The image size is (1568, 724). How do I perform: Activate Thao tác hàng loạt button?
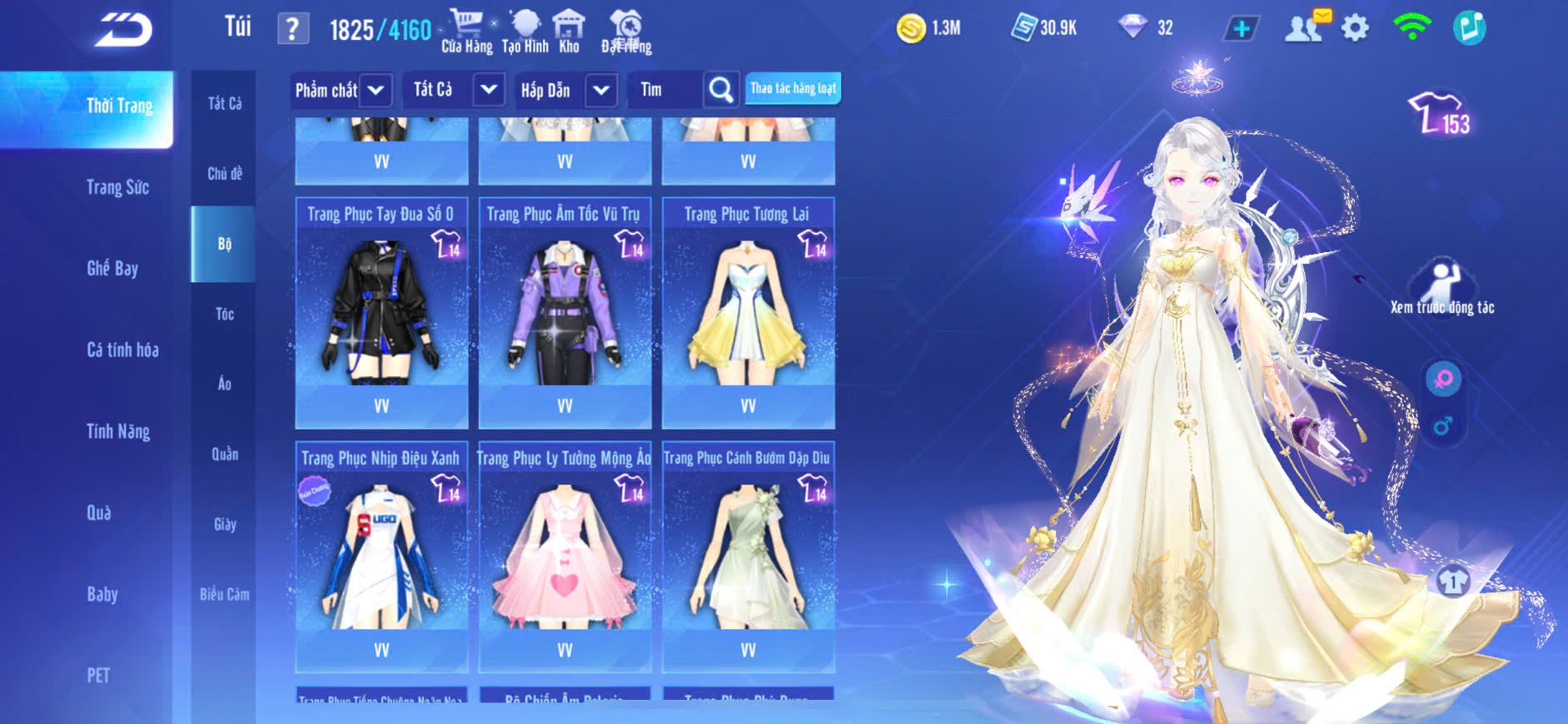tap(793, 88)
